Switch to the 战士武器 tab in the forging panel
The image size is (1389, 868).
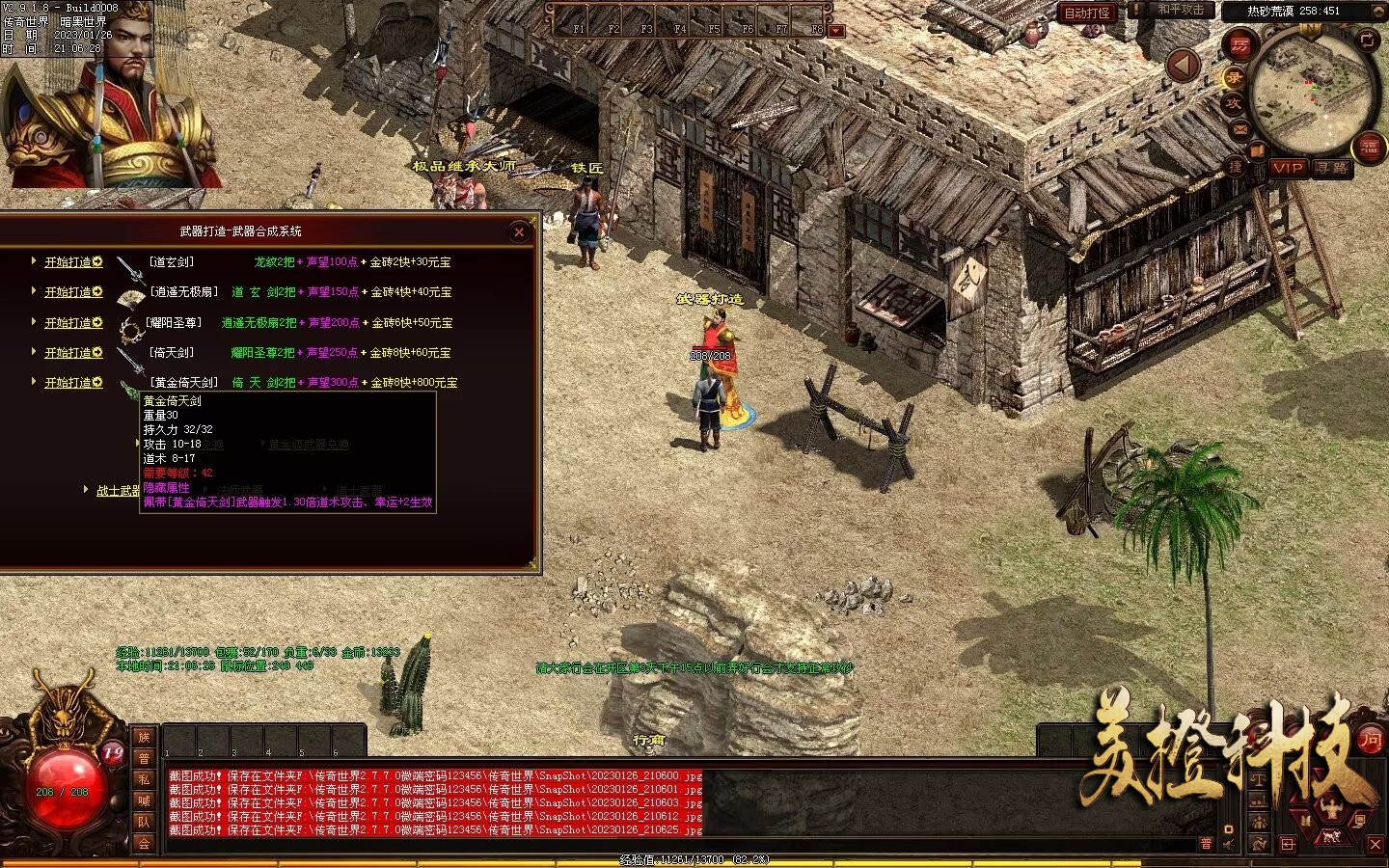[117, 490]
